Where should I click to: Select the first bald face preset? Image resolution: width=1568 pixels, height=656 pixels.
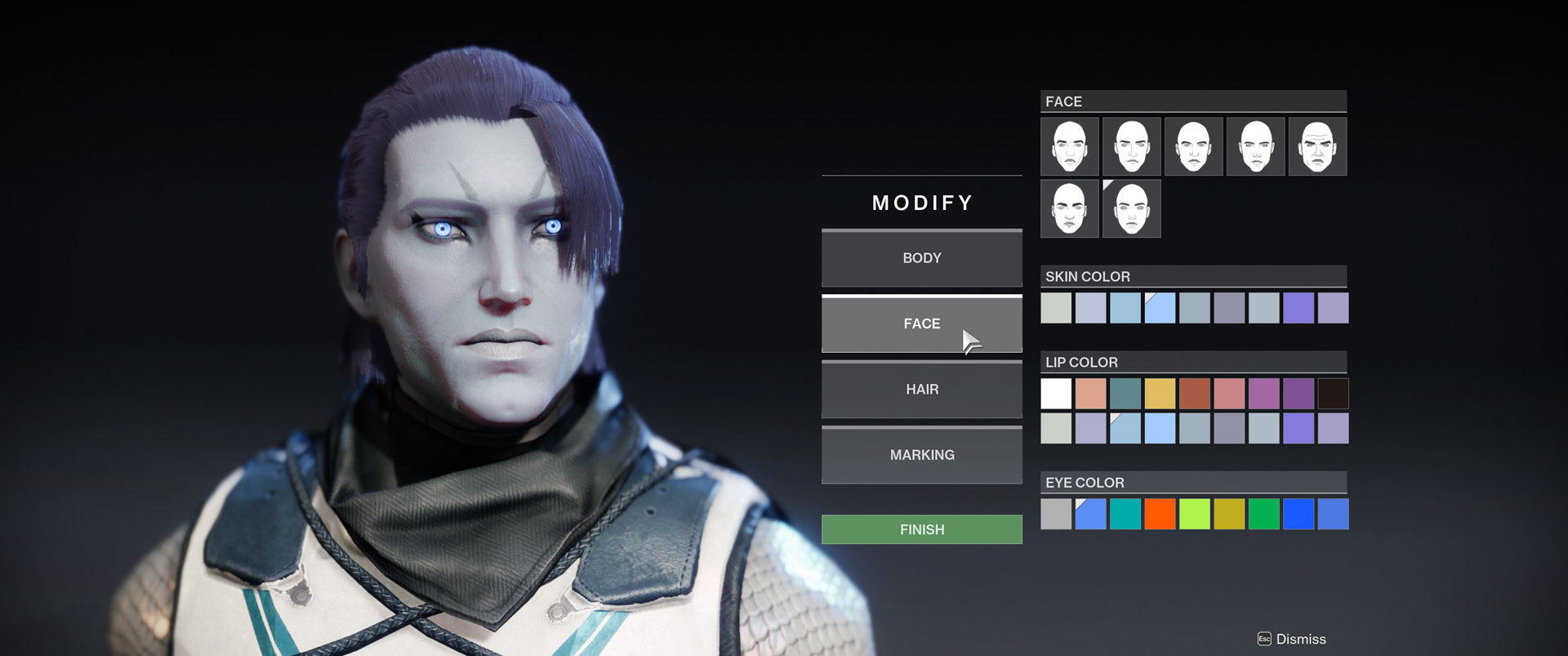(x=1069, y=146)
